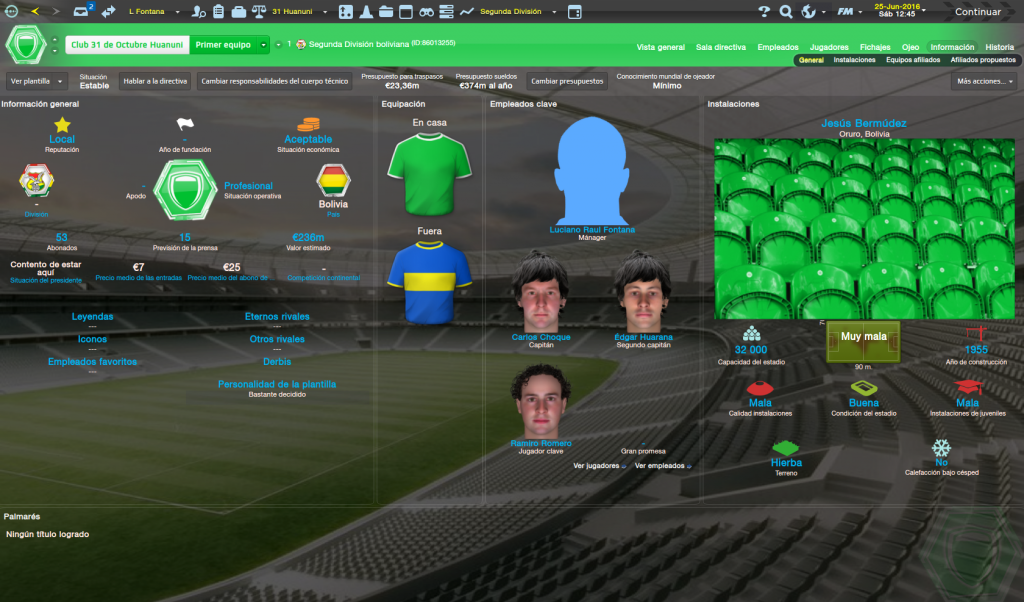Viewport: 1024px width, 602px height.
Task: Open the Ver plantilla dropdown
Action: tap(37, 81)
